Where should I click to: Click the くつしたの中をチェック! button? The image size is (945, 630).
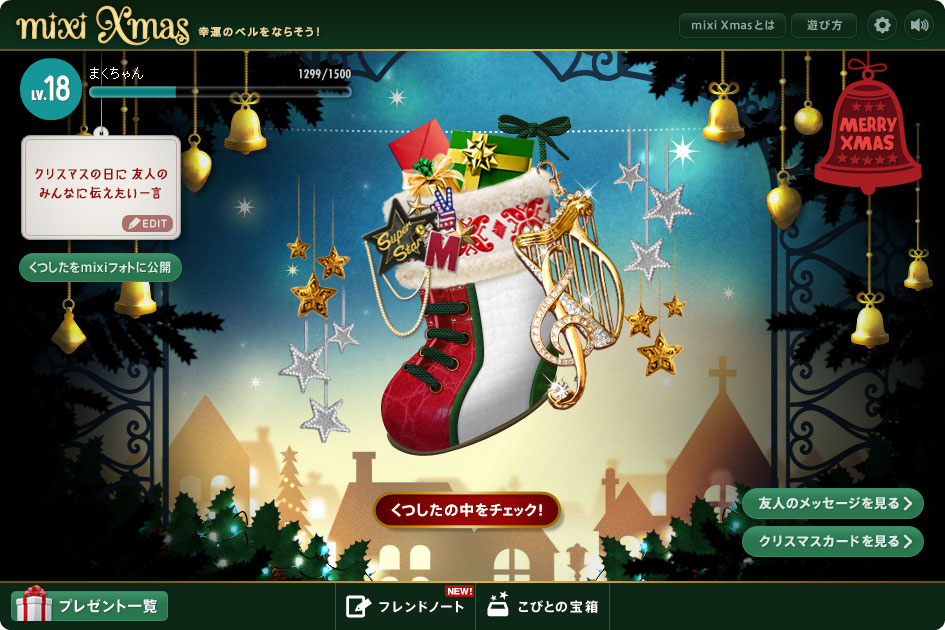tap(467, 509)
